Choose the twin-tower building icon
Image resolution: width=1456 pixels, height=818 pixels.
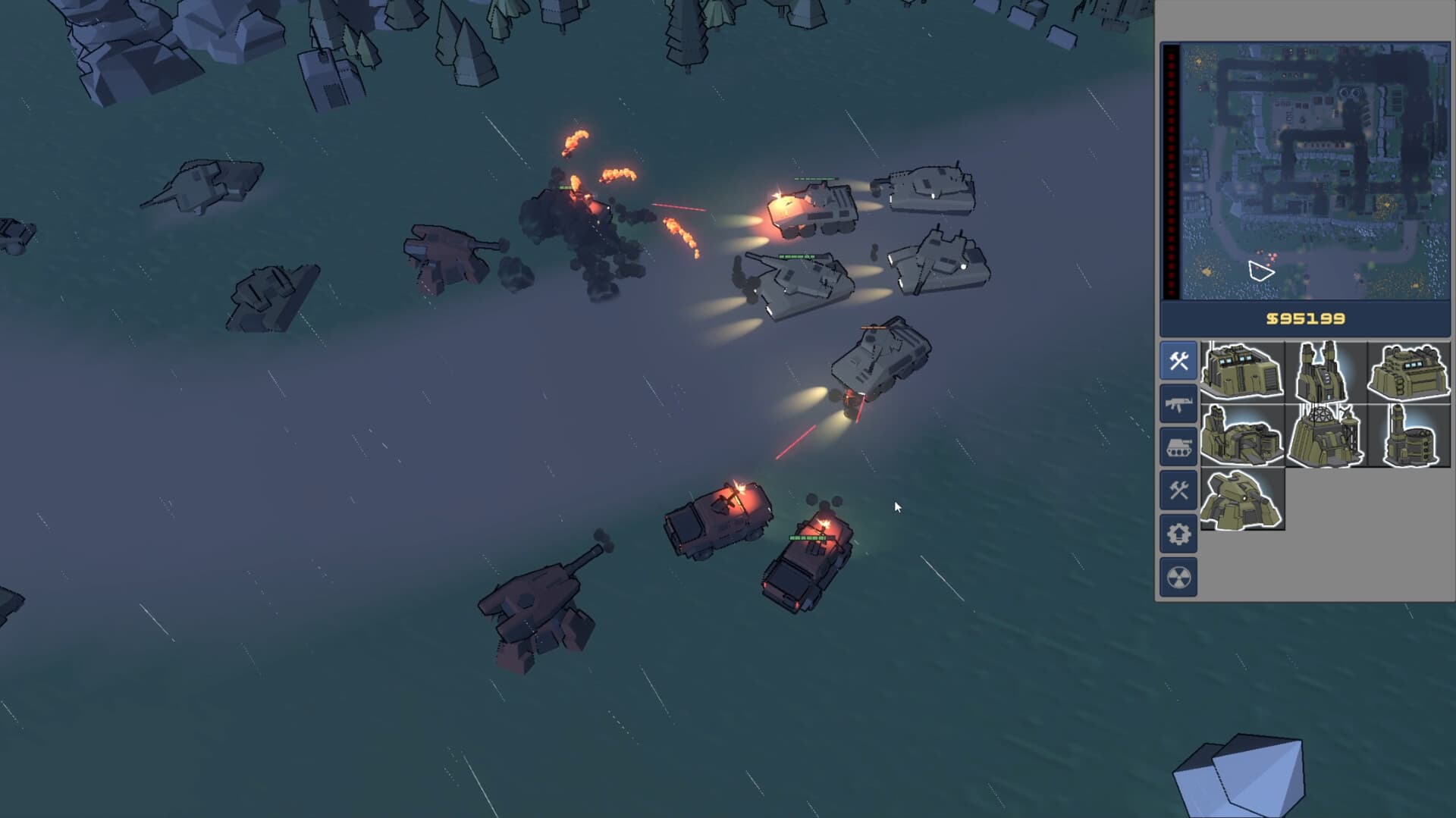coord(1326,371)
